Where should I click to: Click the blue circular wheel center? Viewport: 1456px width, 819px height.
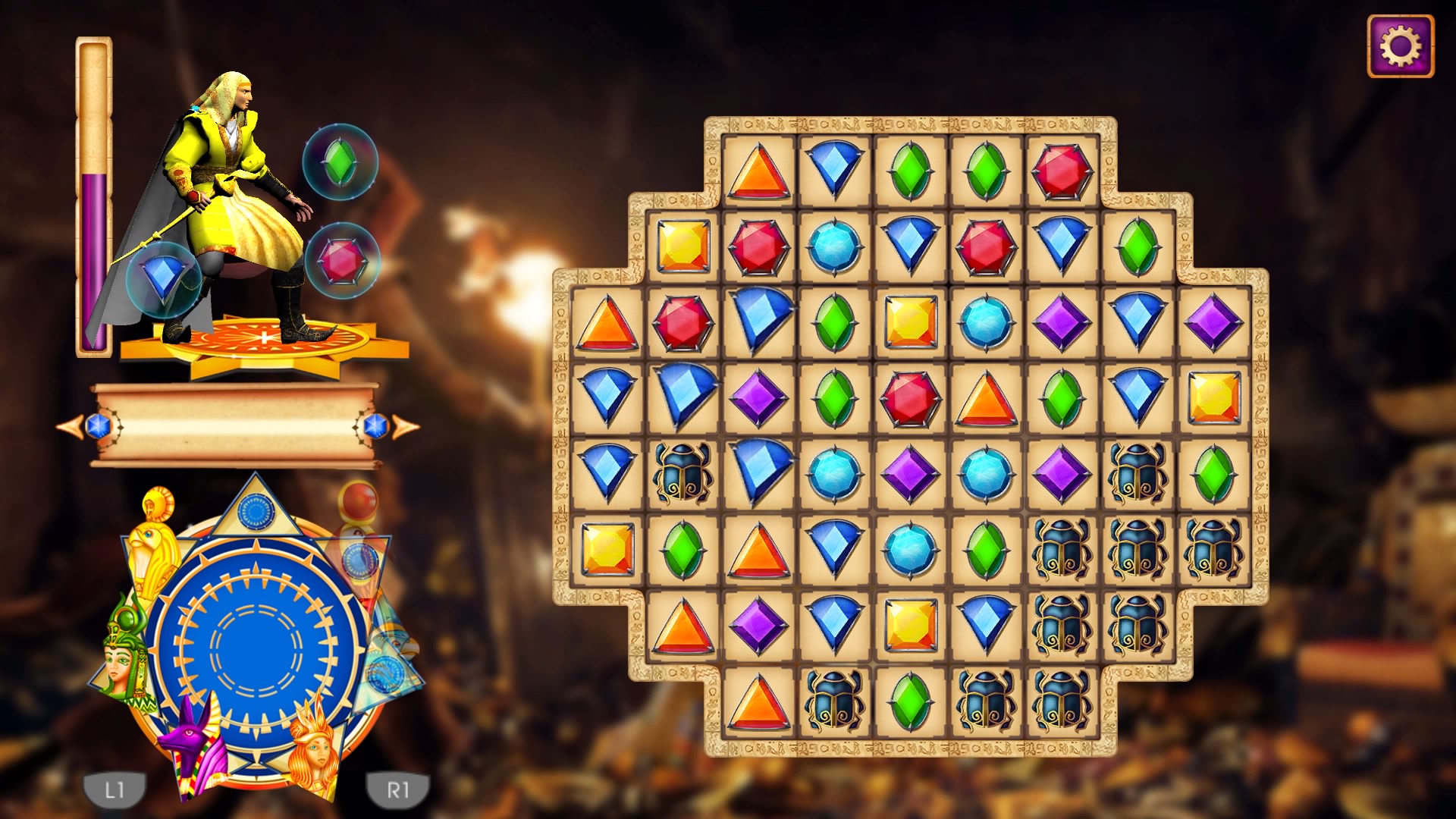coord(256,648)
